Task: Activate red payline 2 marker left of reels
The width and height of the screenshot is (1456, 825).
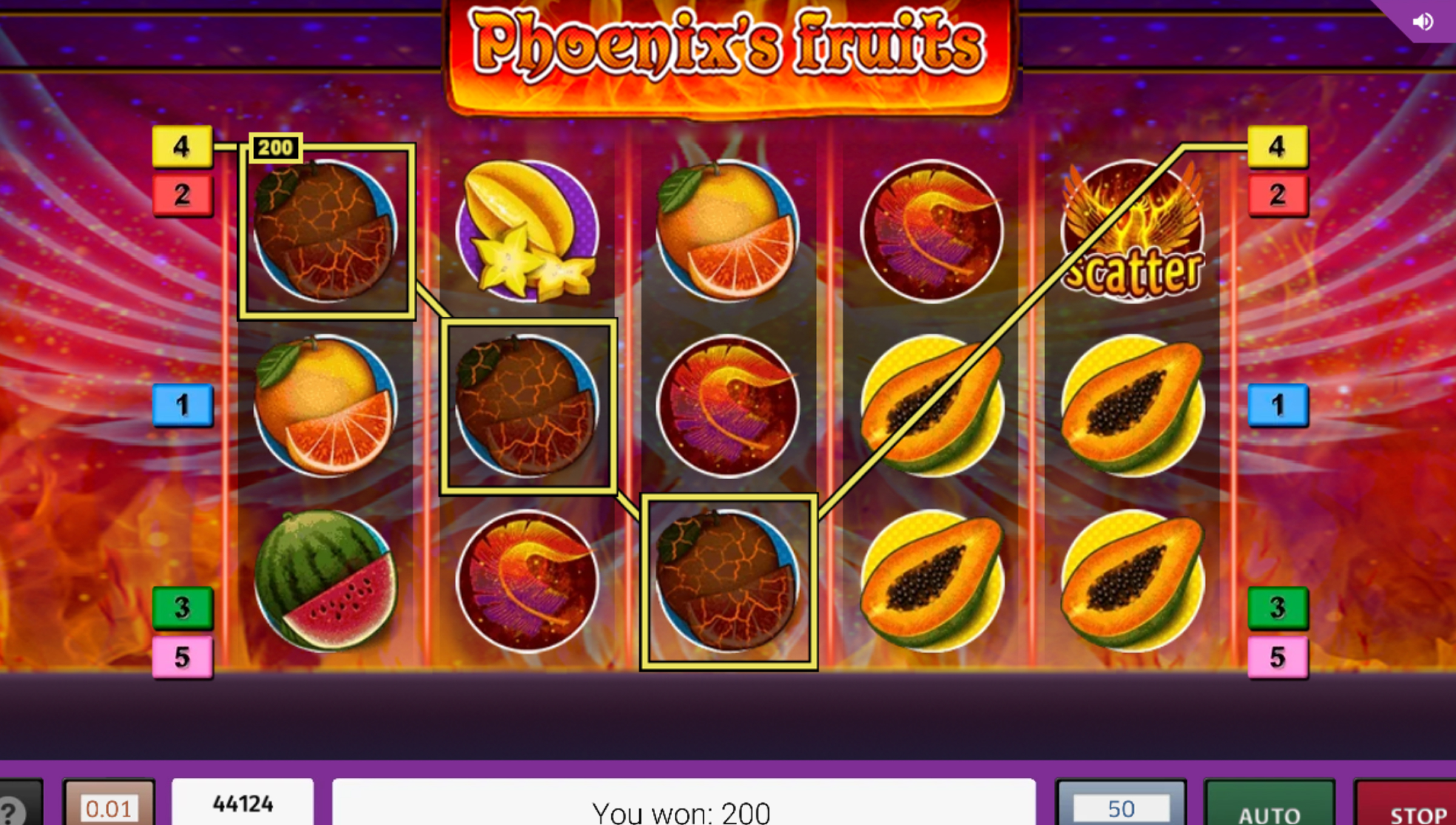Action: (182, 195)
